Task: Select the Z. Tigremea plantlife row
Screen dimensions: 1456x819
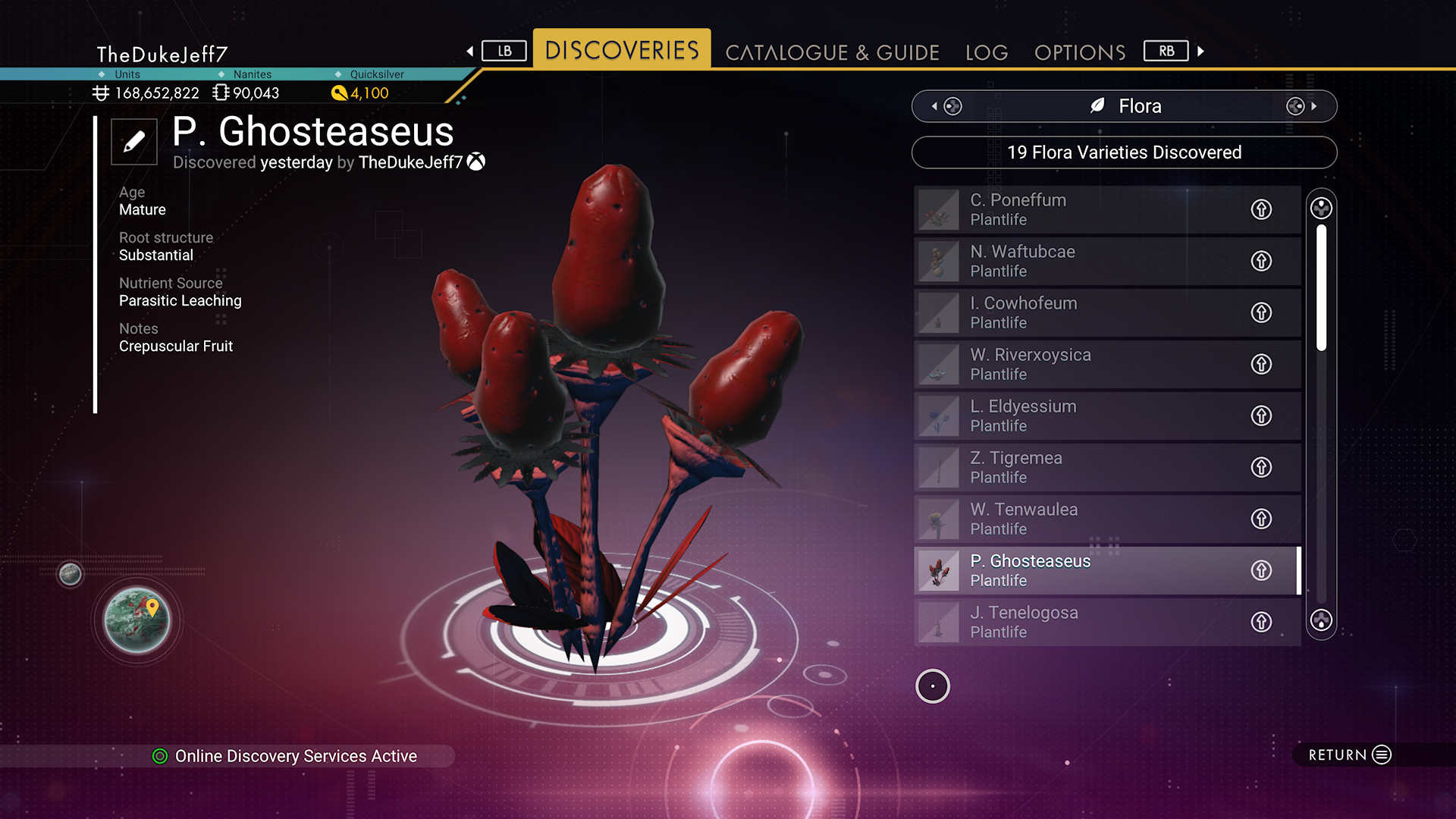Action: point(1077,467)
